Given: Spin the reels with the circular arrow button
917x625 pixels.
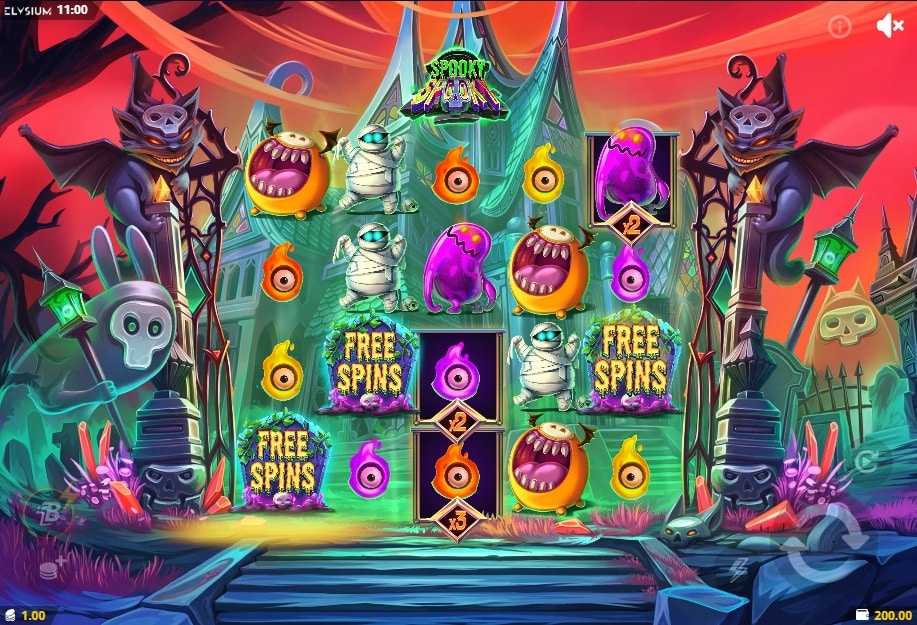Looking at the screenshot, I should pos(824,542).
